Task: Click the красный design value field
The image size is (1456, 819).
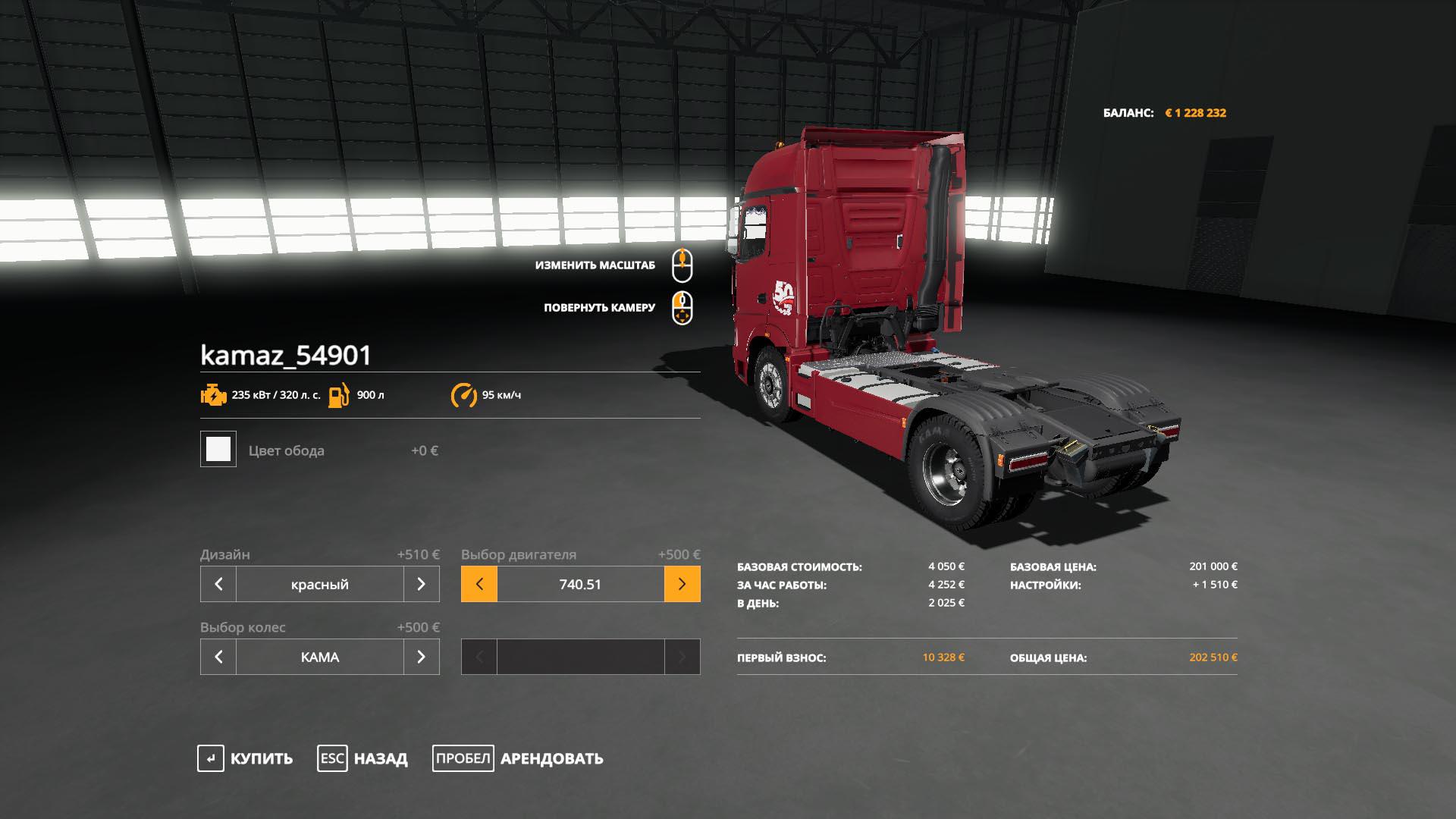Action: point(320,584)
